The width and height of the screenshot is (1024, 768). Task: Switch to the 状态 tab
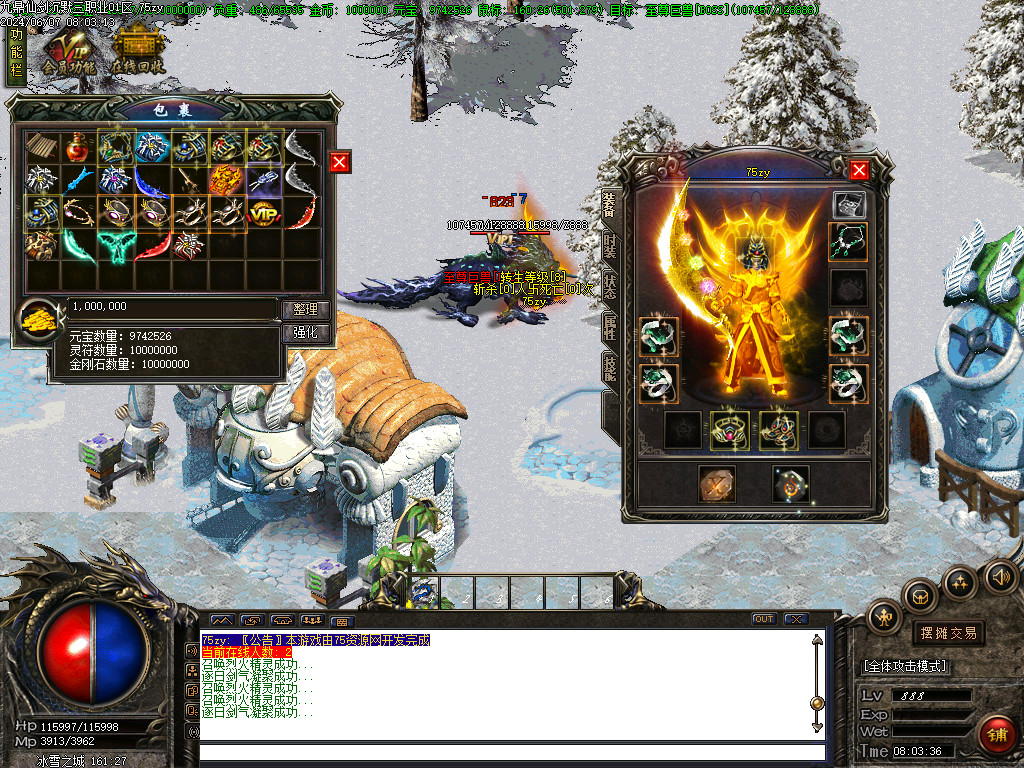coord(610,283)
